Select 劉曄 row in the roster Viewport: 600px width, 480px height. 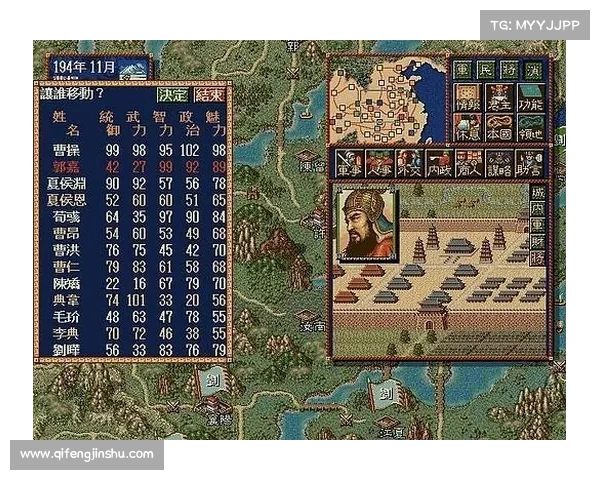66,348
